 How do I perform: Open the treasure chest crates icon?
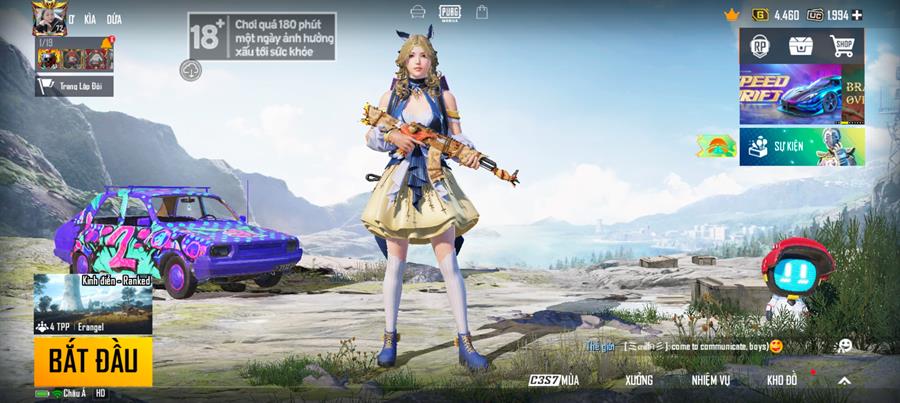click(800, 46)
